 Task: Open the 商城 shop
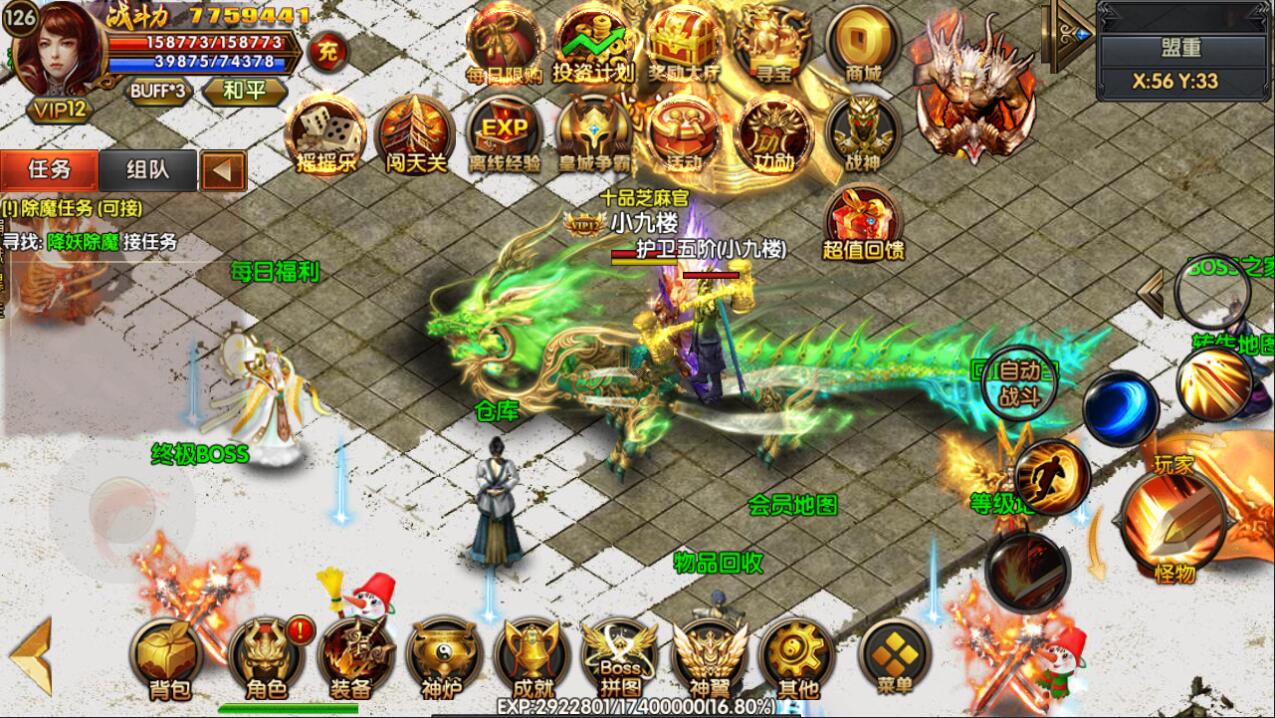tap(863, 45)
